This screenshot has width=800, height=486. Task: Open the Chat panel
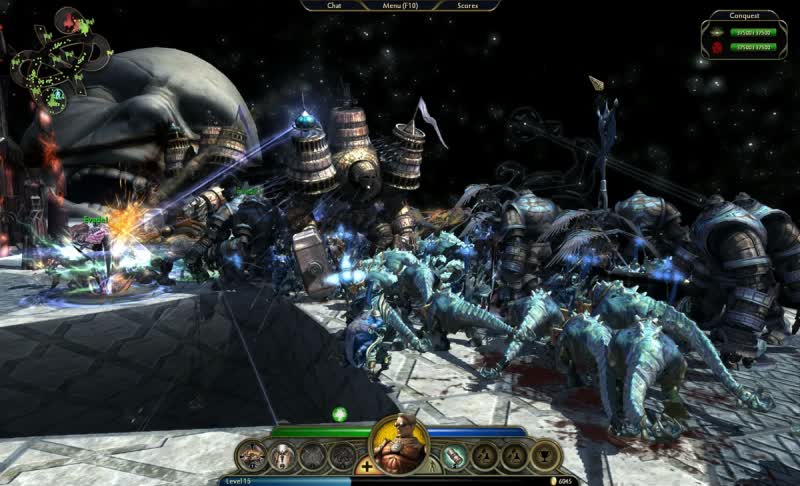pyautogui.click(x=334, y=5)
